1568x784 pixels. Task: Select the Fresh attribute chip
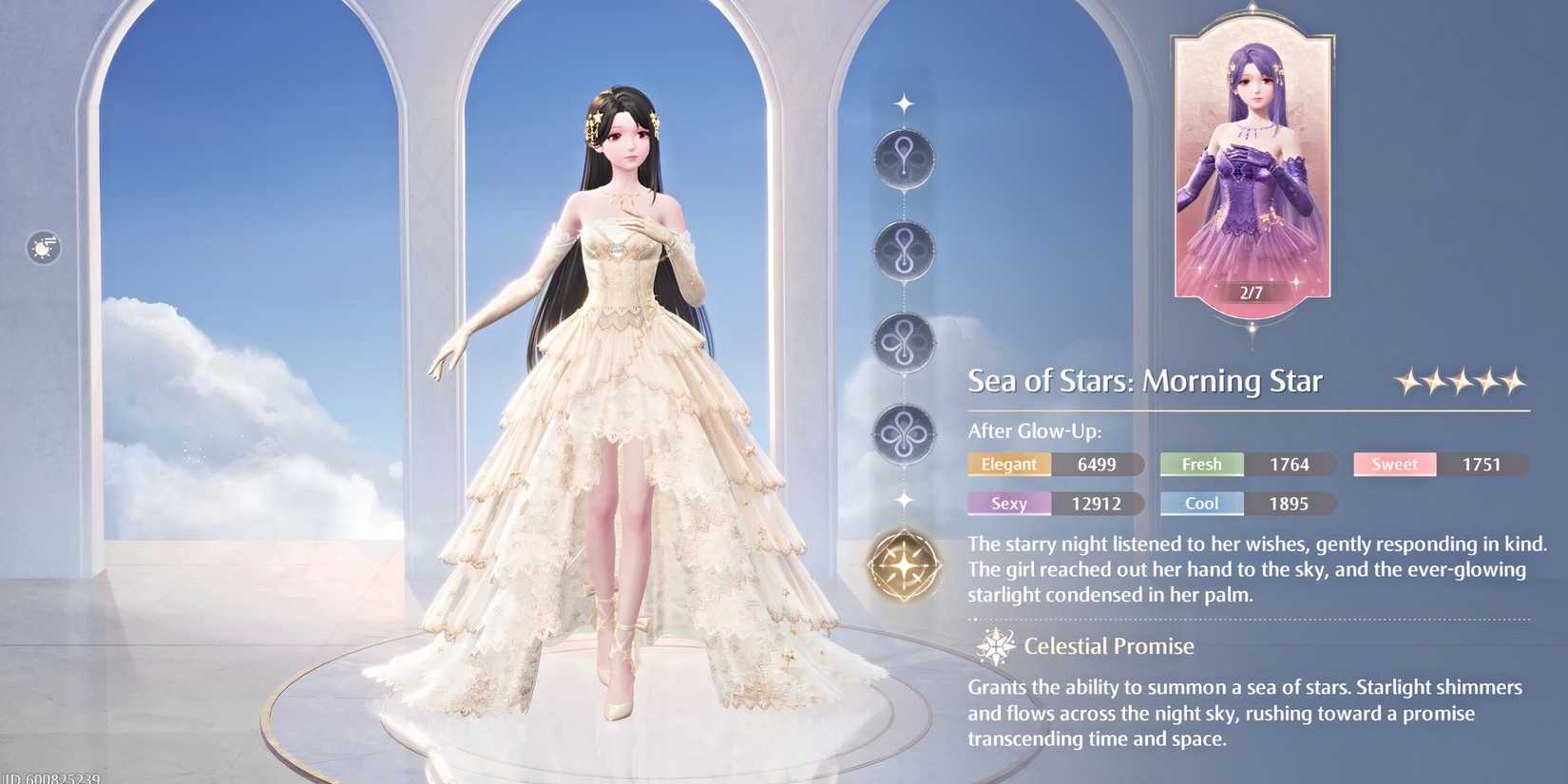click(x=1201, y=464)
